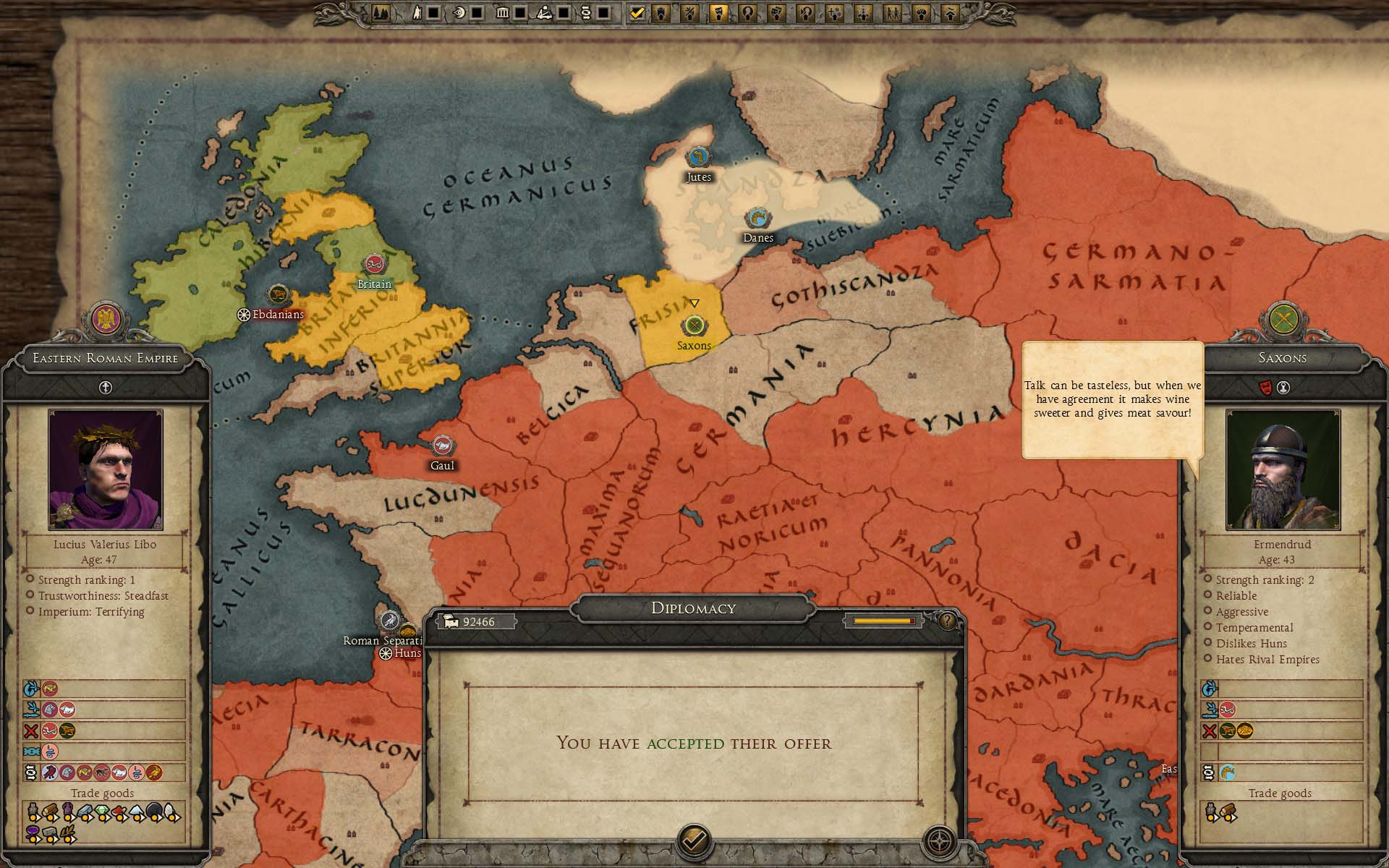This screenshot has width=1389, height=868.
Task: Click Ermendrud's leader portrait
Action: click(1282, 469)
